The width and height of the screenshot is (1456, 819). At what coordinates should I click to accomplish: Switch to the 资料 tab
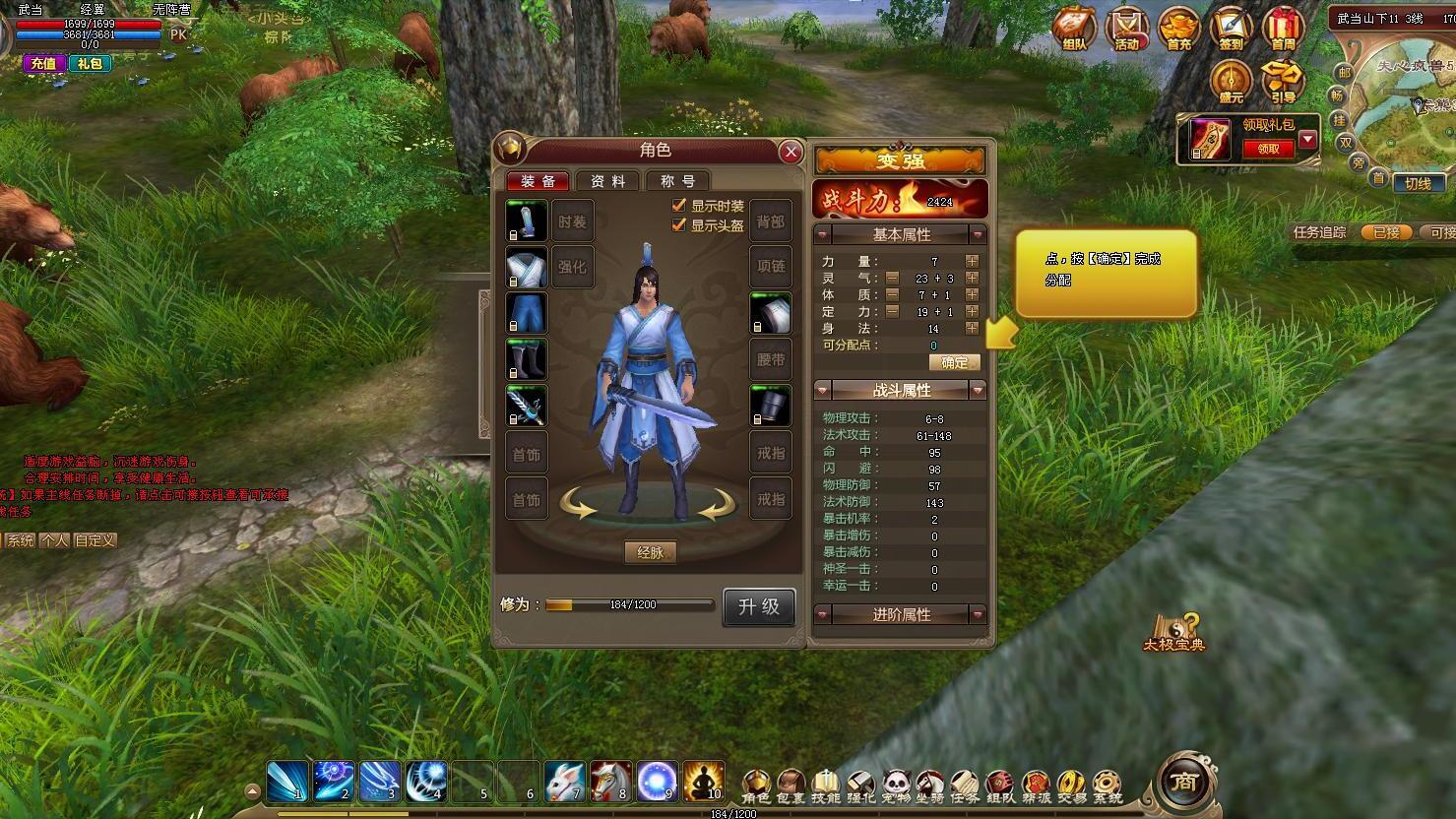tap(607, 181)
